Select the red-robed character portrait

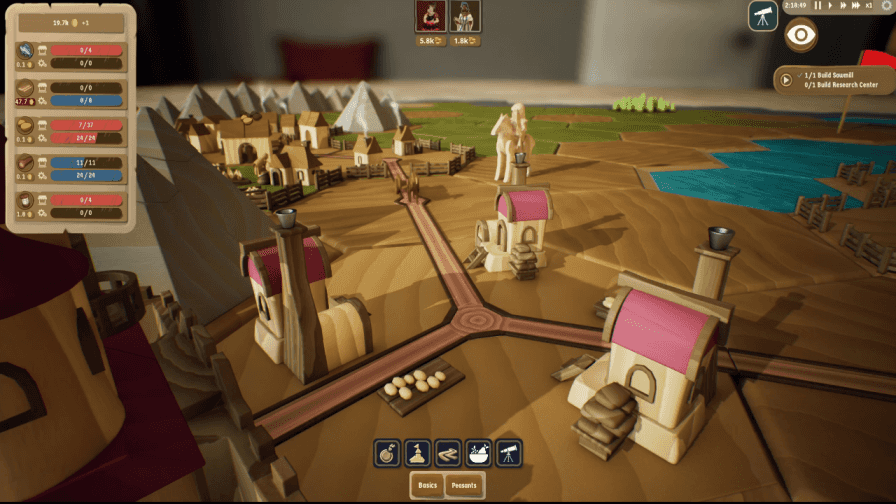click(430, 16)
